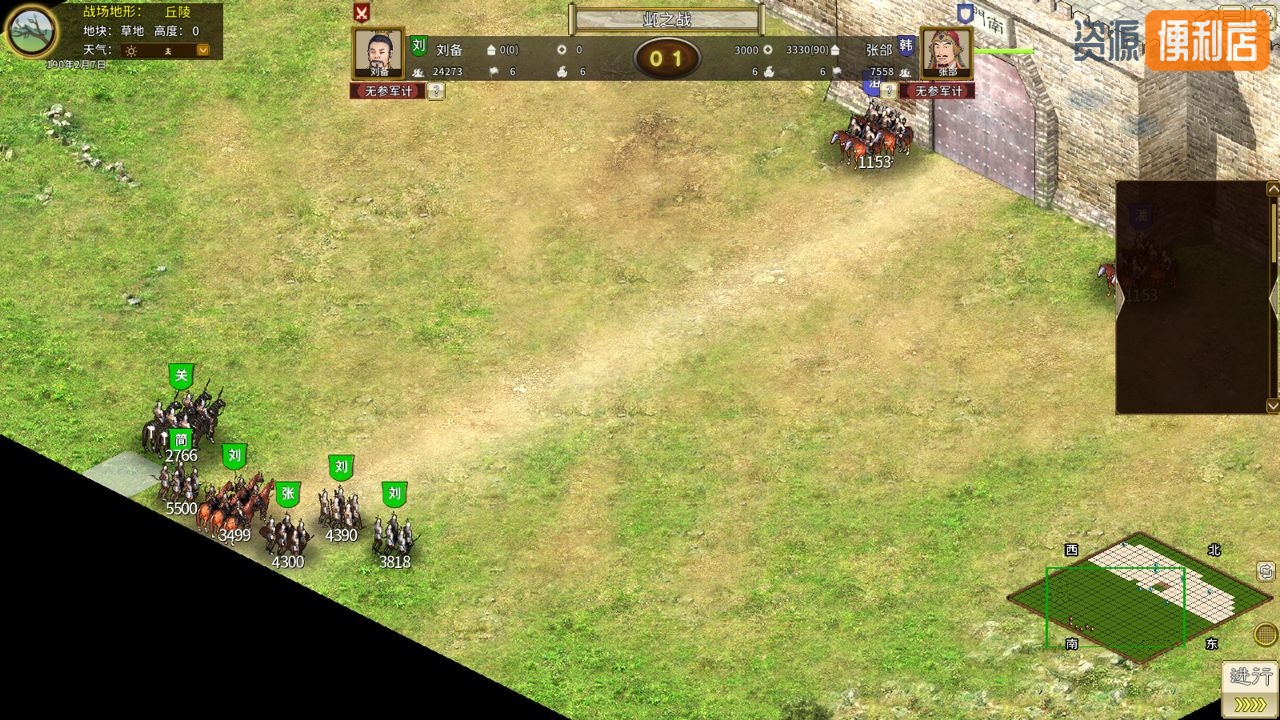Image resolution: width=1280 pixels, height=720 pixels.
Task: Select the 简 unit with 5500 troops
Action: (x=180, y=478)
